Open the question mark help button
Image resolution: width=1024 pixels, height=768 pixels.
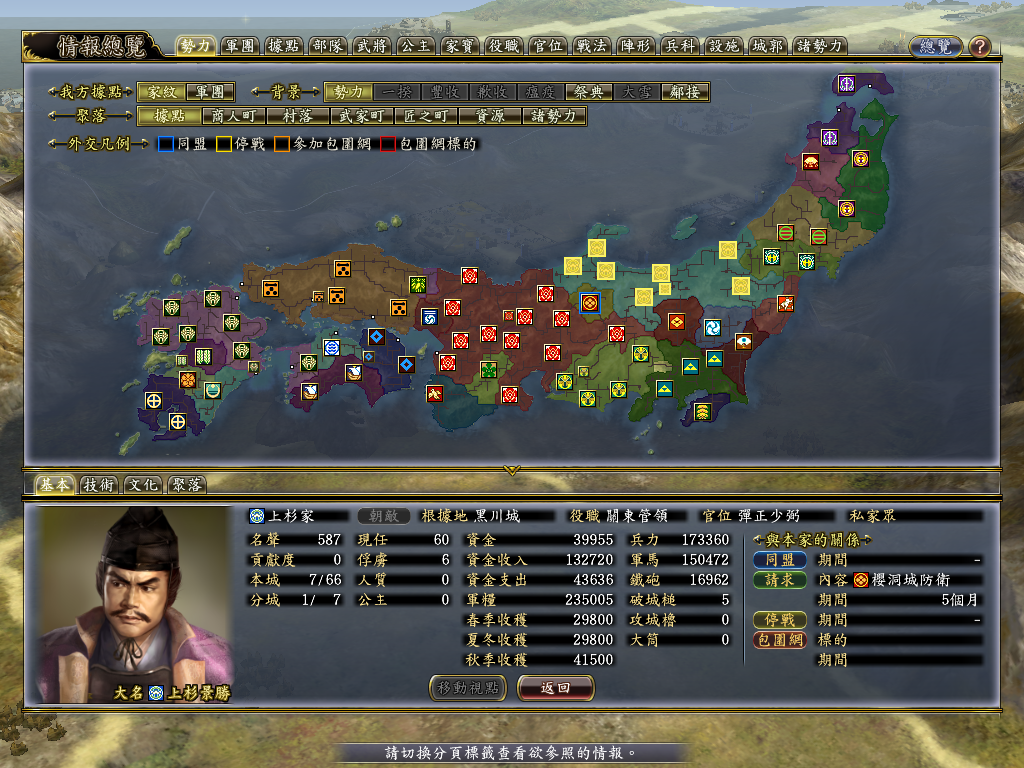pyautogui.click(x=979, y=46)
